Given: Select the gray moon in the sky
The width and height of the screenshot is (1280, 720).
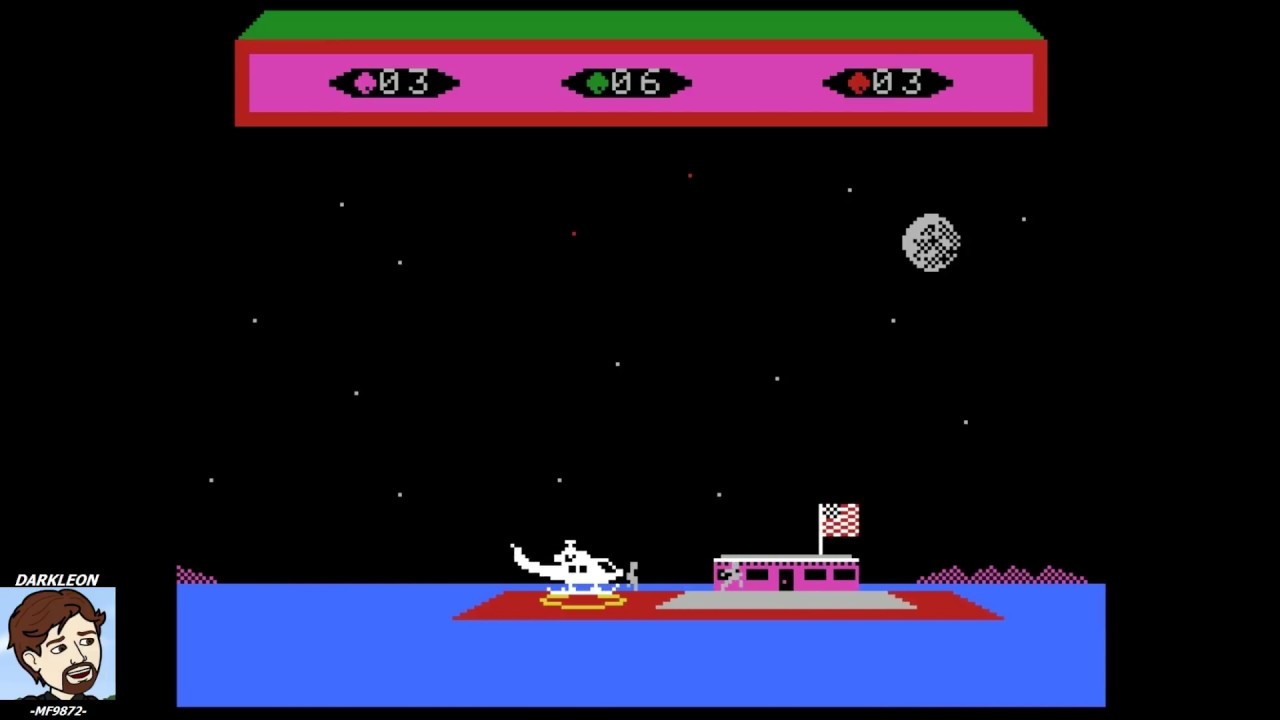Looking at the screenshot, I should pyautogui.click(x=931, y=241).
